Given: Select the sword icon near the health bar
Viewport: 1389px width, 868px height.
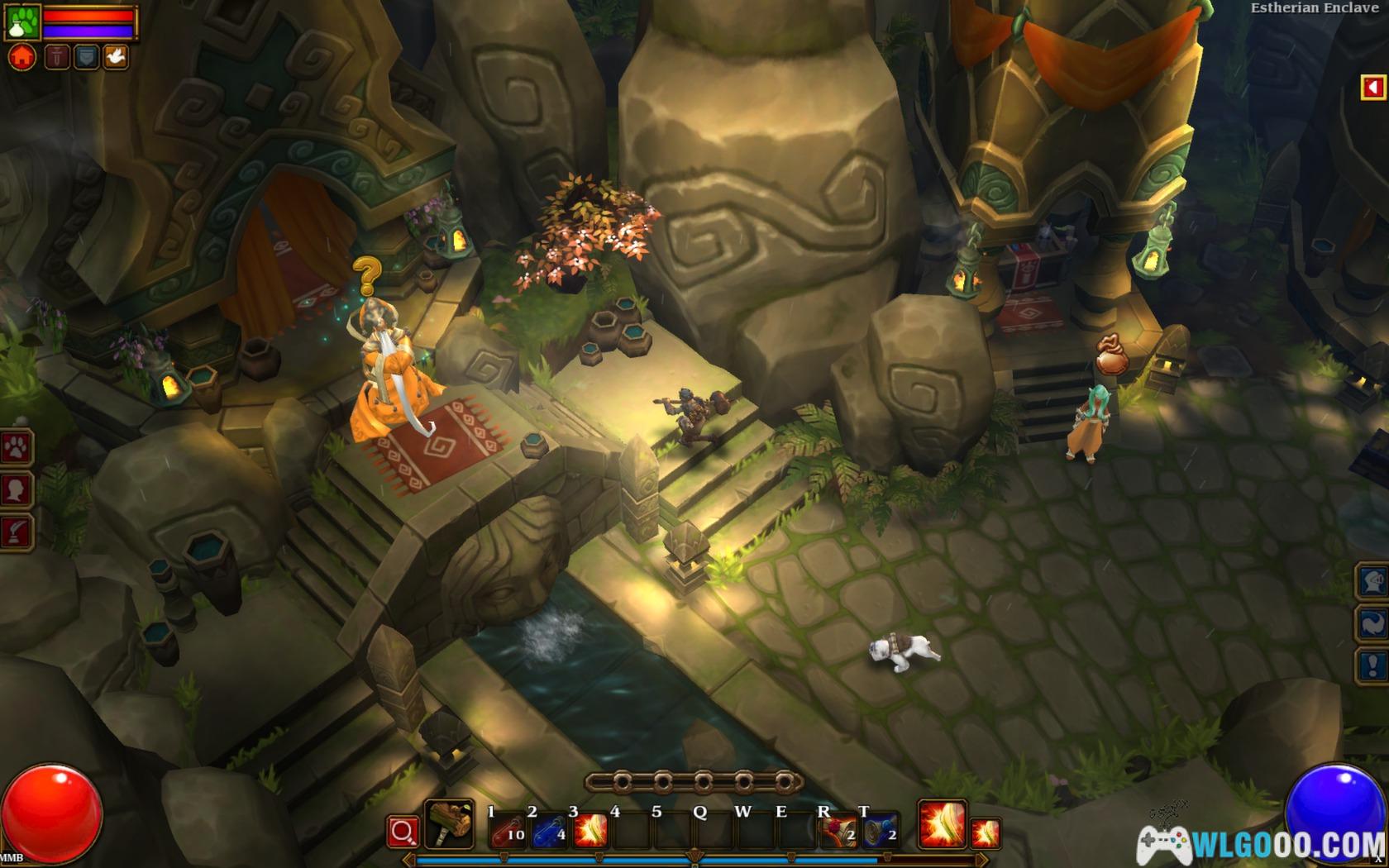Looking at the screenshot, I should (x=56, y=57).
